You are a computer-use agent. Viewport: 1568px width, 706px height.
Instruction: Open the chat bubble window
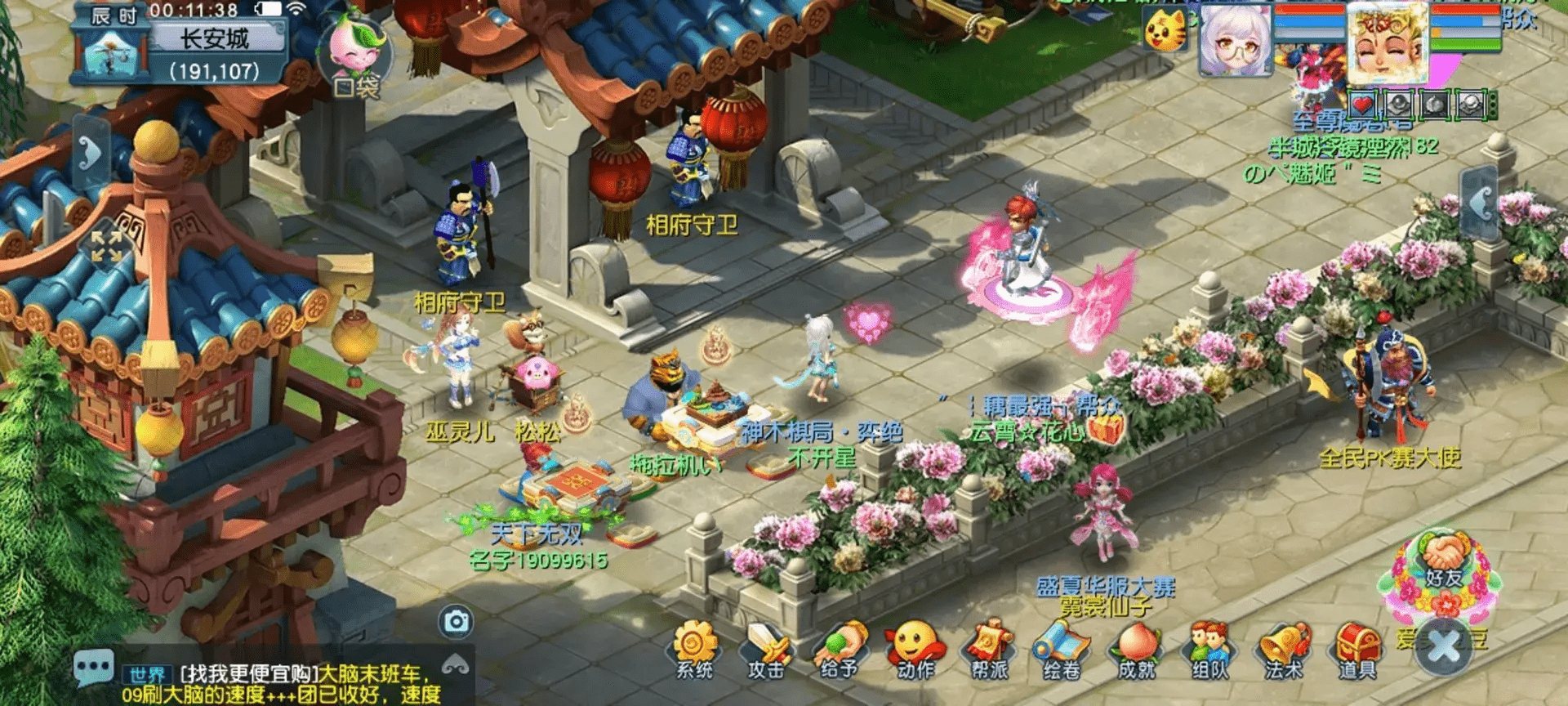click(x=93, y=668)
